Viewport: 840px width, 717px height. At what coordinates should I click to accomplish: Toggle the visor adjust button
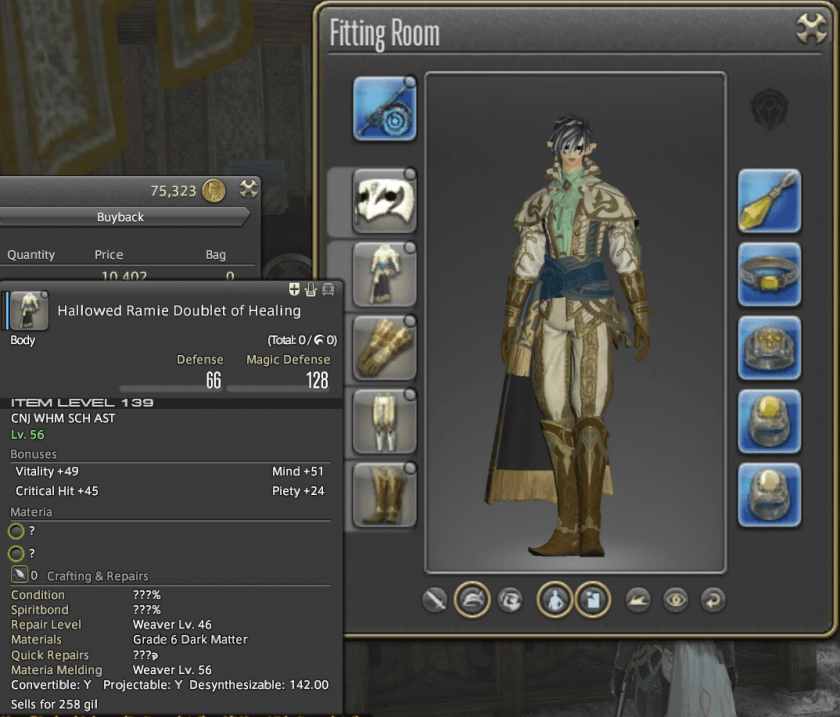[510, 600]
